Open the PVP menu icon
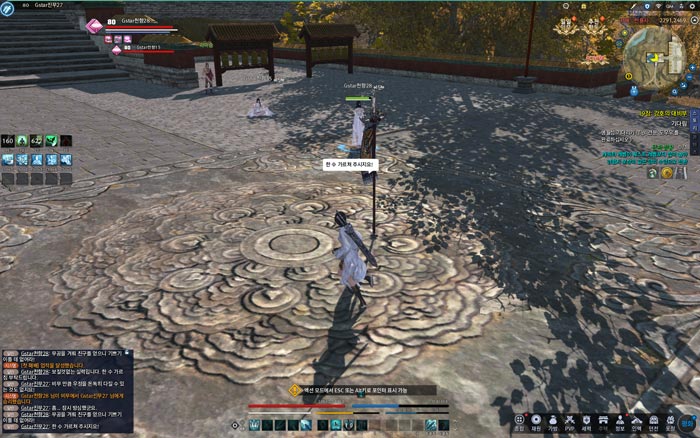 (x=569, y=420)
